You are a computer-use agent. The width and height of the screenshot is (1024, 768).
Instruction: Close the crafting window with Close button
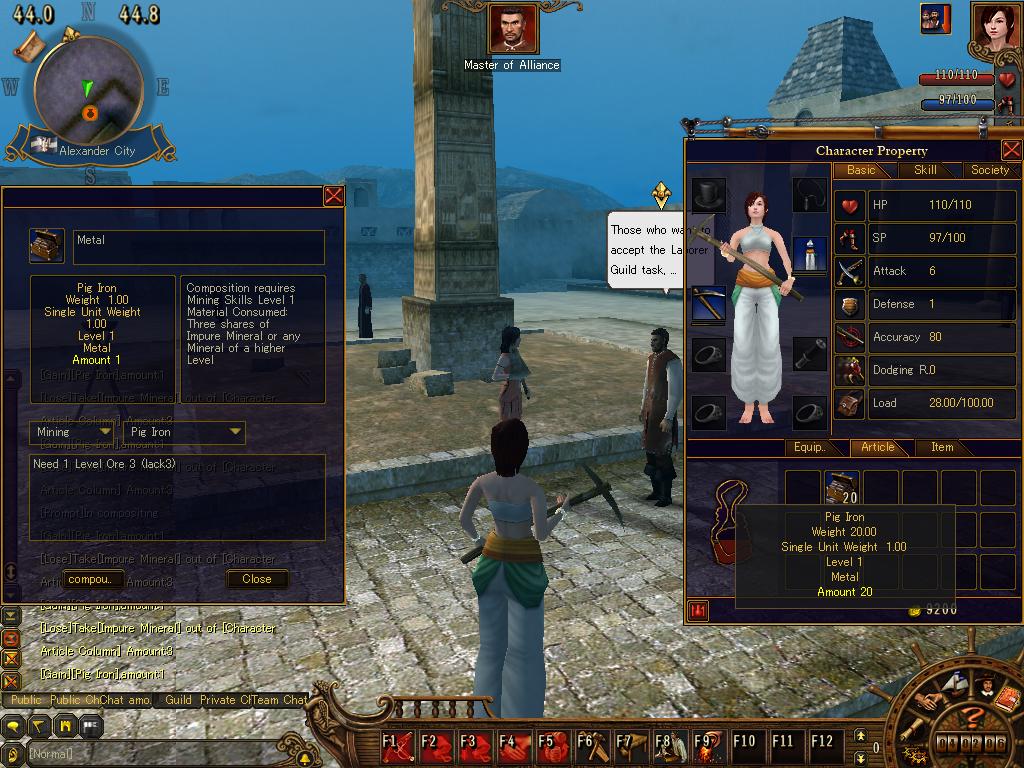click(x=257, y=579)
